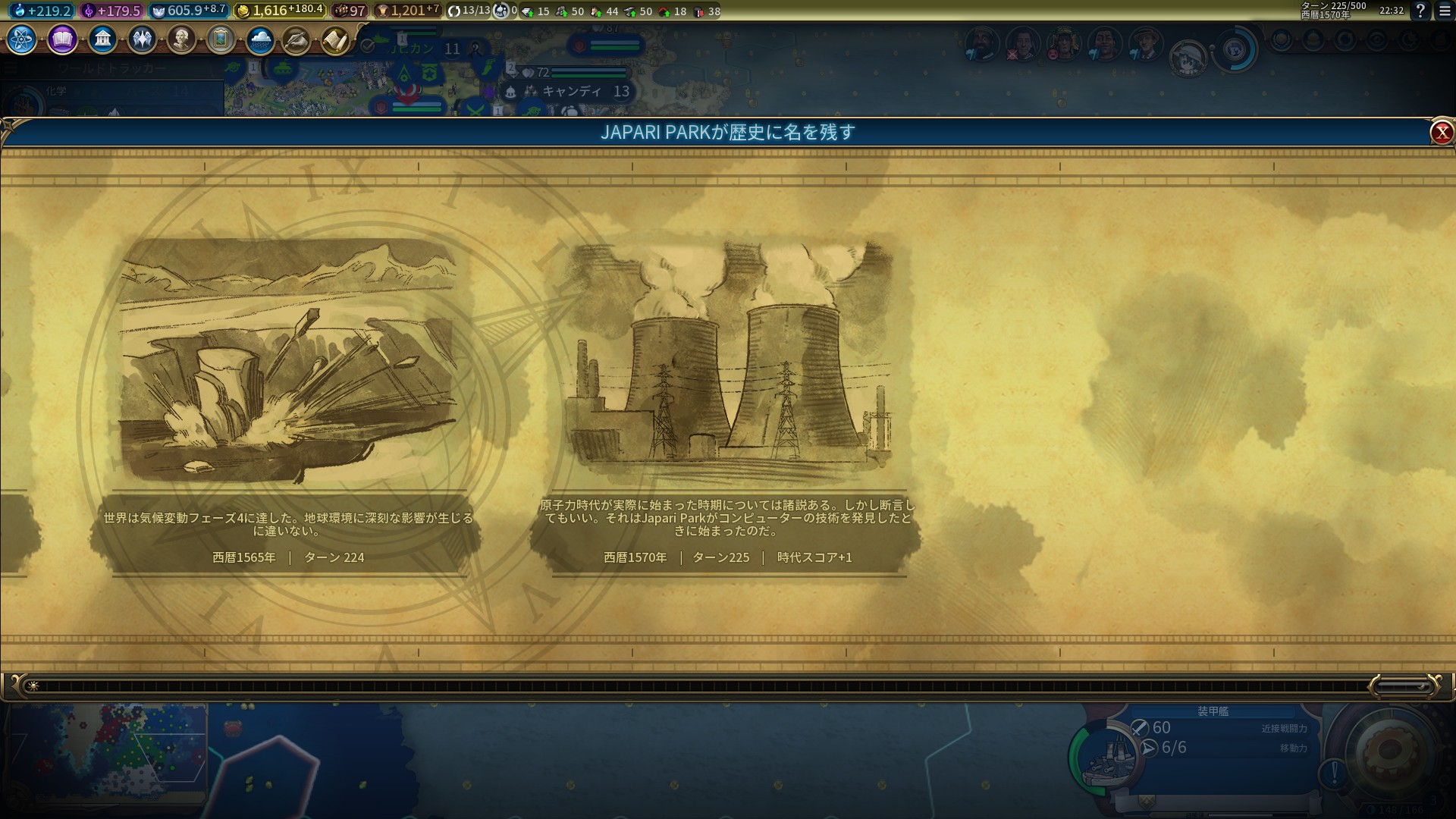Viewport: 1456px width, 819px height.
Task: Click the timeline scrollbar handle
Action: pos(1403,686)
